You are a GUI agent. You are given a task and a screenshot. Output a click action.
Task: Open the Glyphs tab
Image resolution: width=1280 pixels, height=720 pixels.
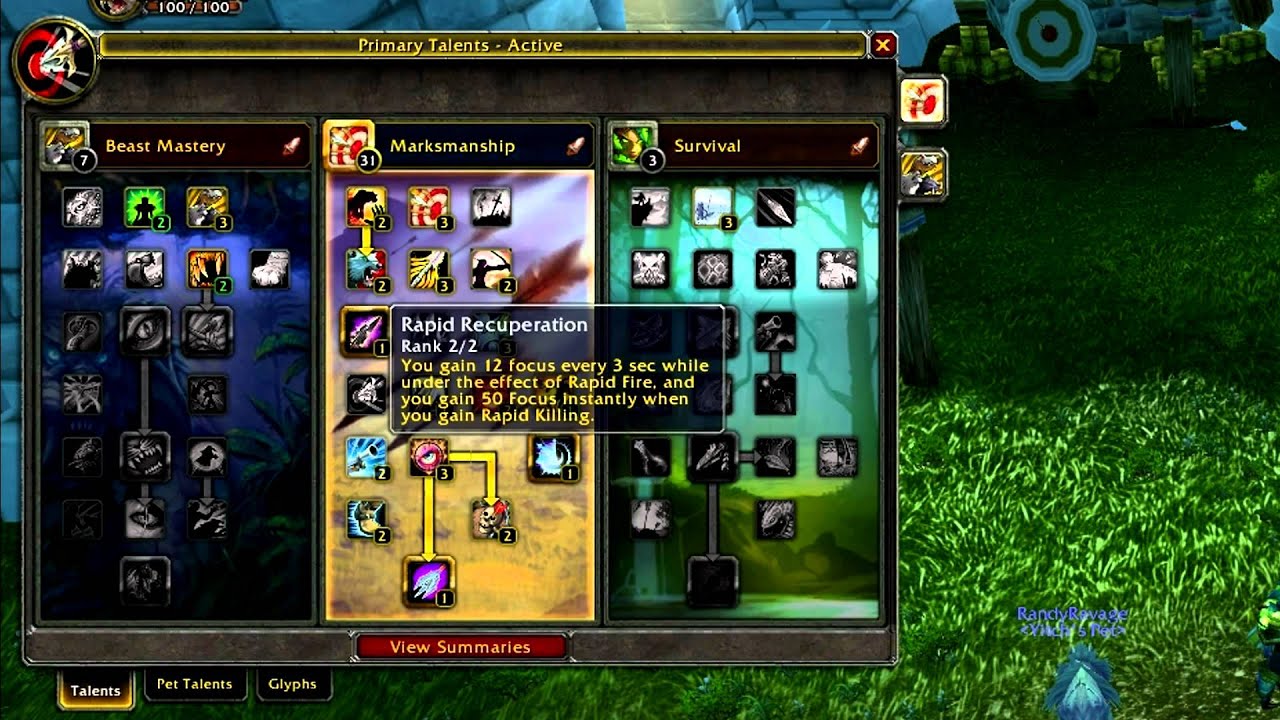(x=292, y=685)
